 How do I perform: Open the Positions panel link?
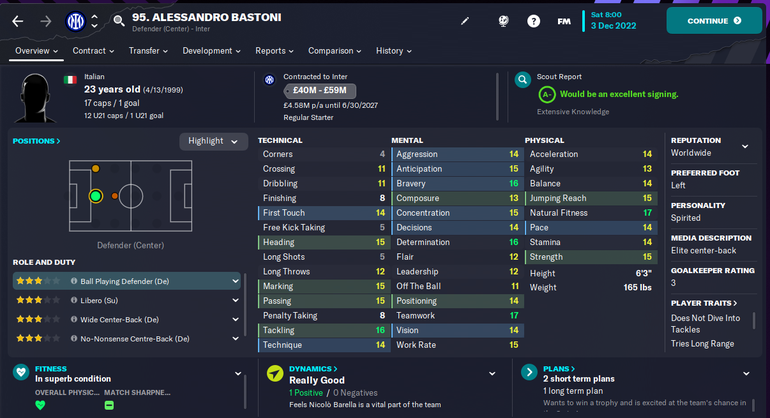point(36,141)
